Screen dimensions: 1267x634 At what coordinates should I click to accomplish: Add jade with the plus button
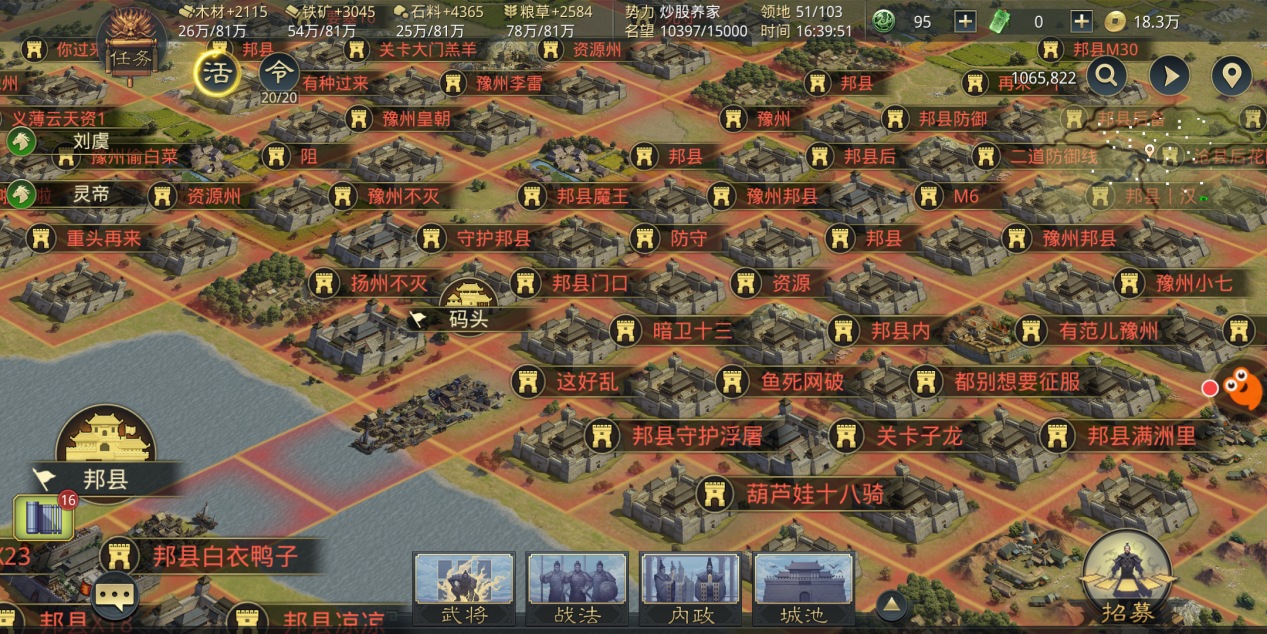point(965,21)
